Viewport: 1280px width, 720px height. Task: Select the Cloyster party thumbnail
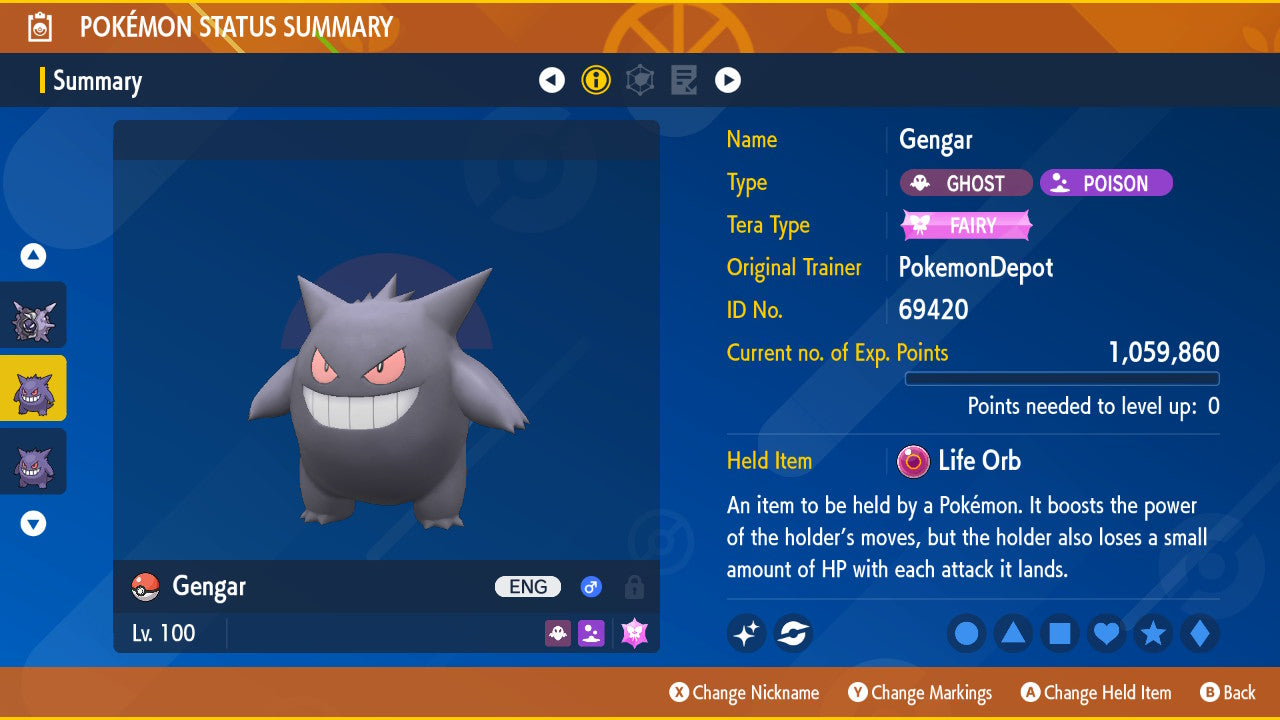[33, 315]
